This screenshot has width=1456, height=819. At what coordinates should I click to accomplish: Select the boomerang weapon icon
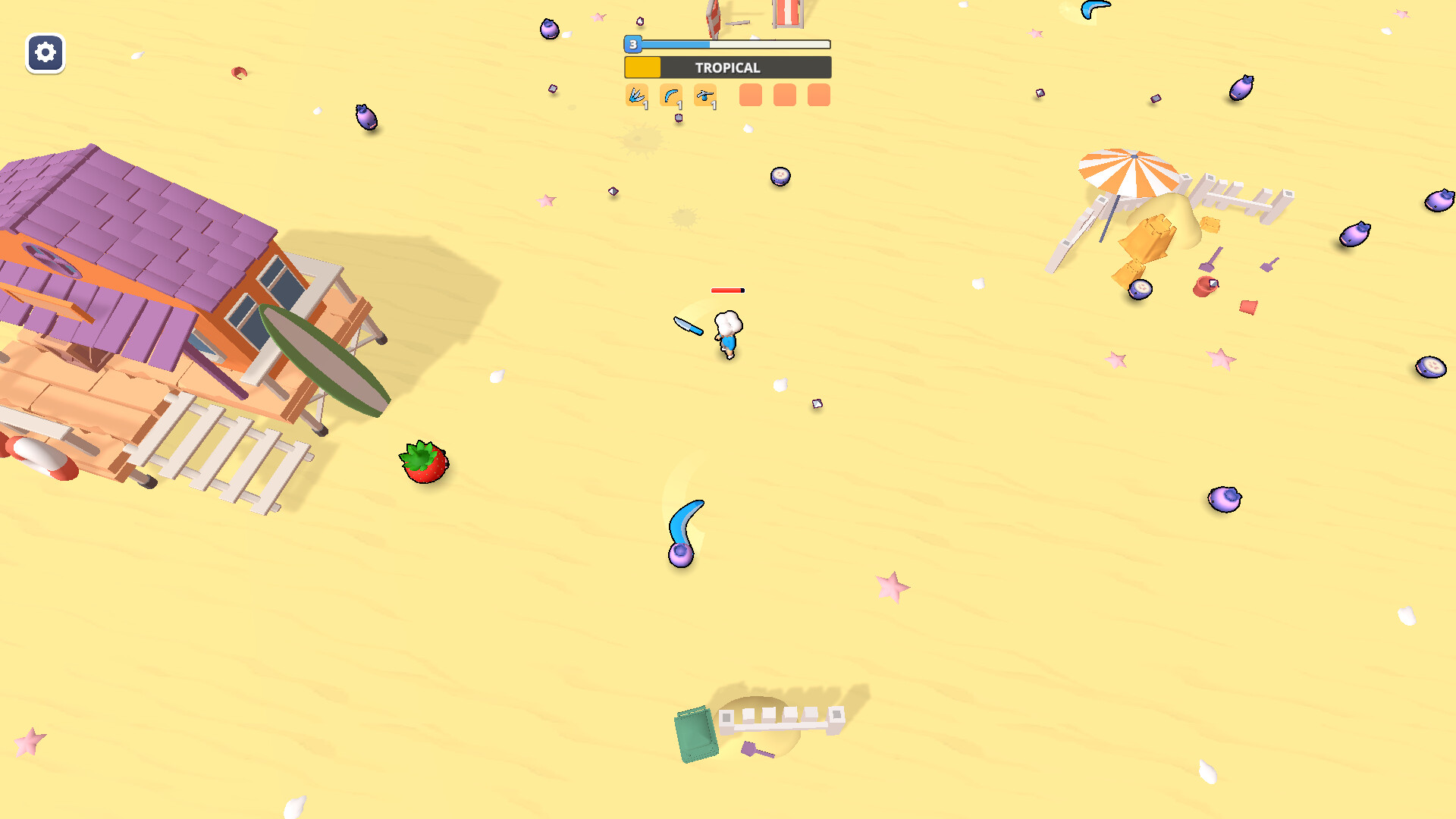point(672,96)
